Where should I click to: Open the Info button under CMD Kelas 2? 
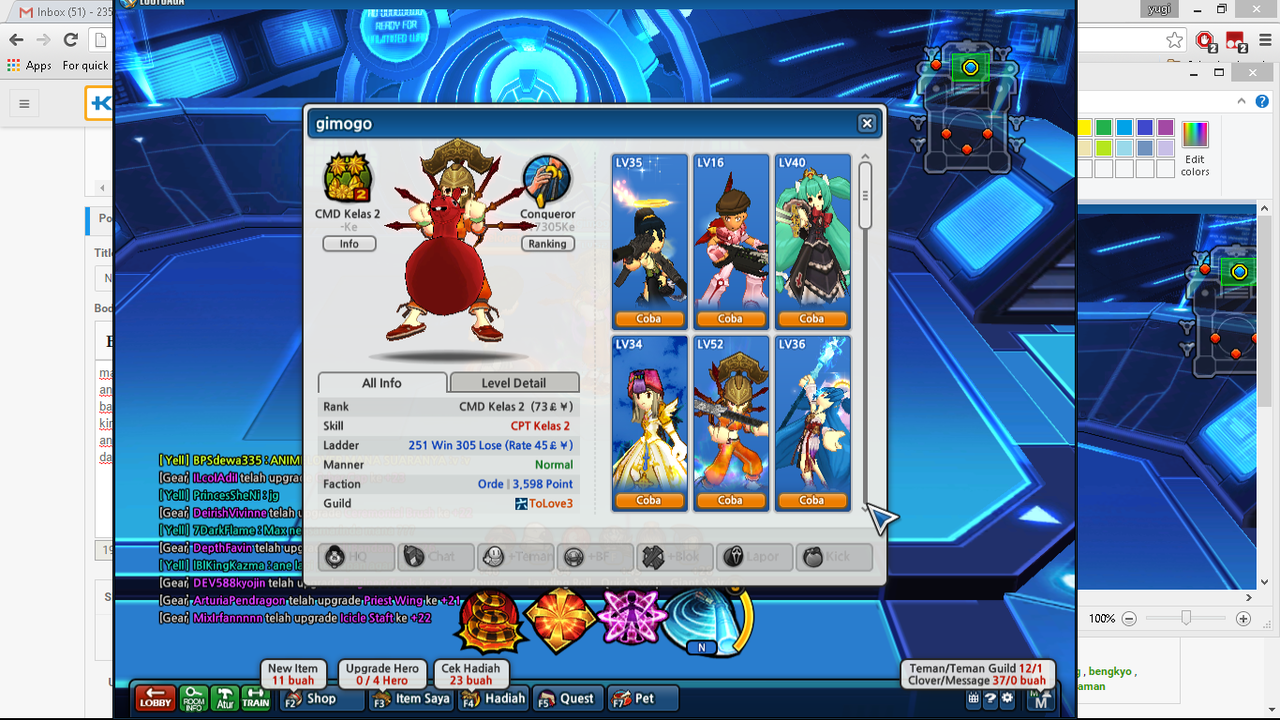click(349, 244)
